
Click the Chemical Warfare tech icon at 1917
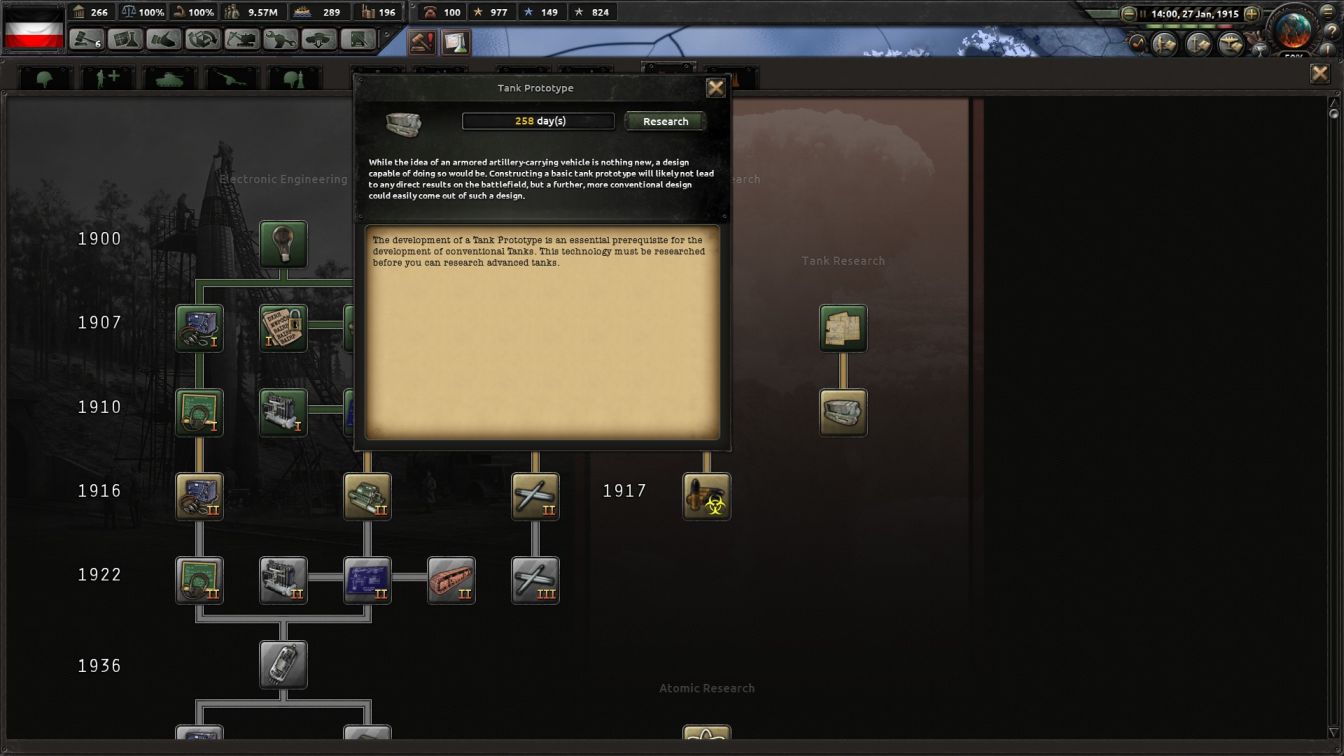tap(707, 496)
